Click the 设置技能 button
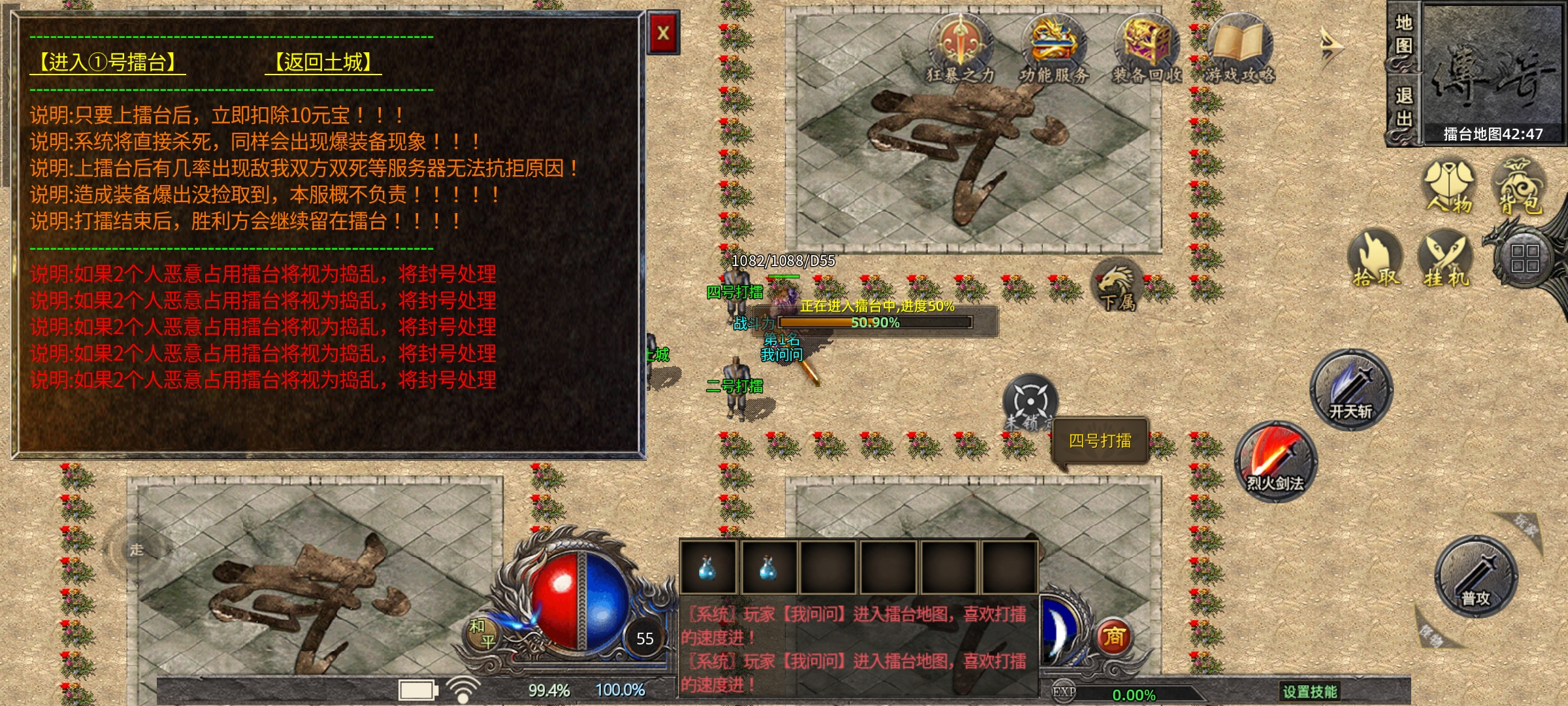The height and width of the screenshot is (706, 1568). click(1309, 692)
